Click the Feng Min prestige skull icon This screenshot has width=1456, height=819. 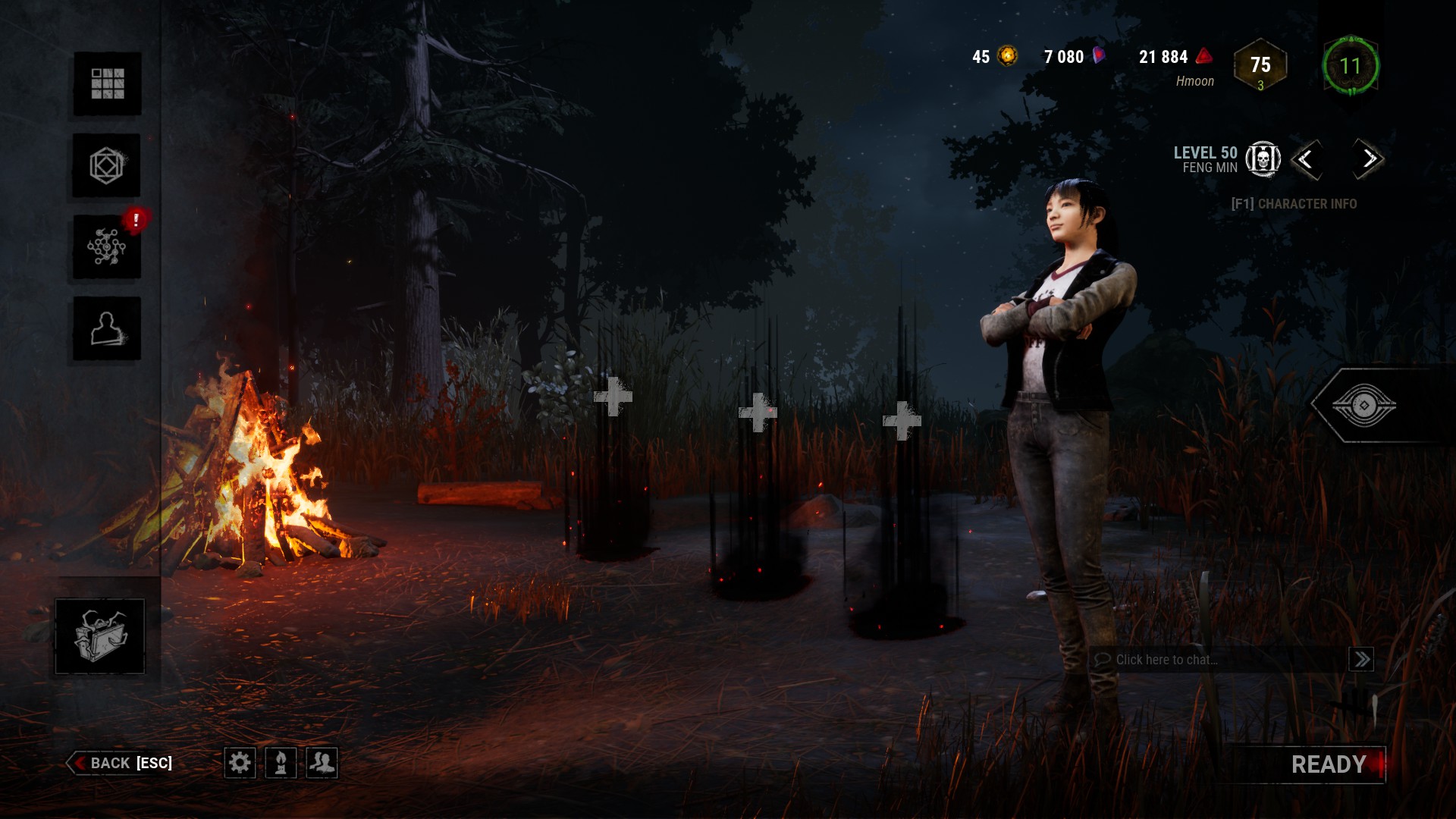pos(1263,159)
